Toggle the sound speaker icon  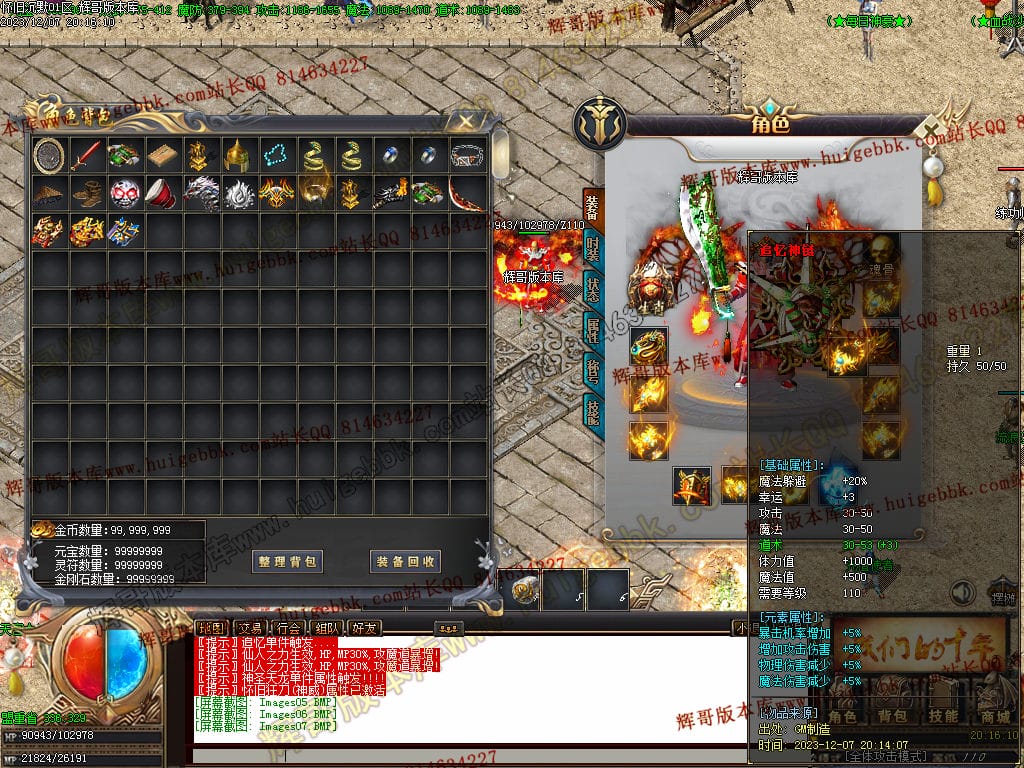(x=962, y=593)
